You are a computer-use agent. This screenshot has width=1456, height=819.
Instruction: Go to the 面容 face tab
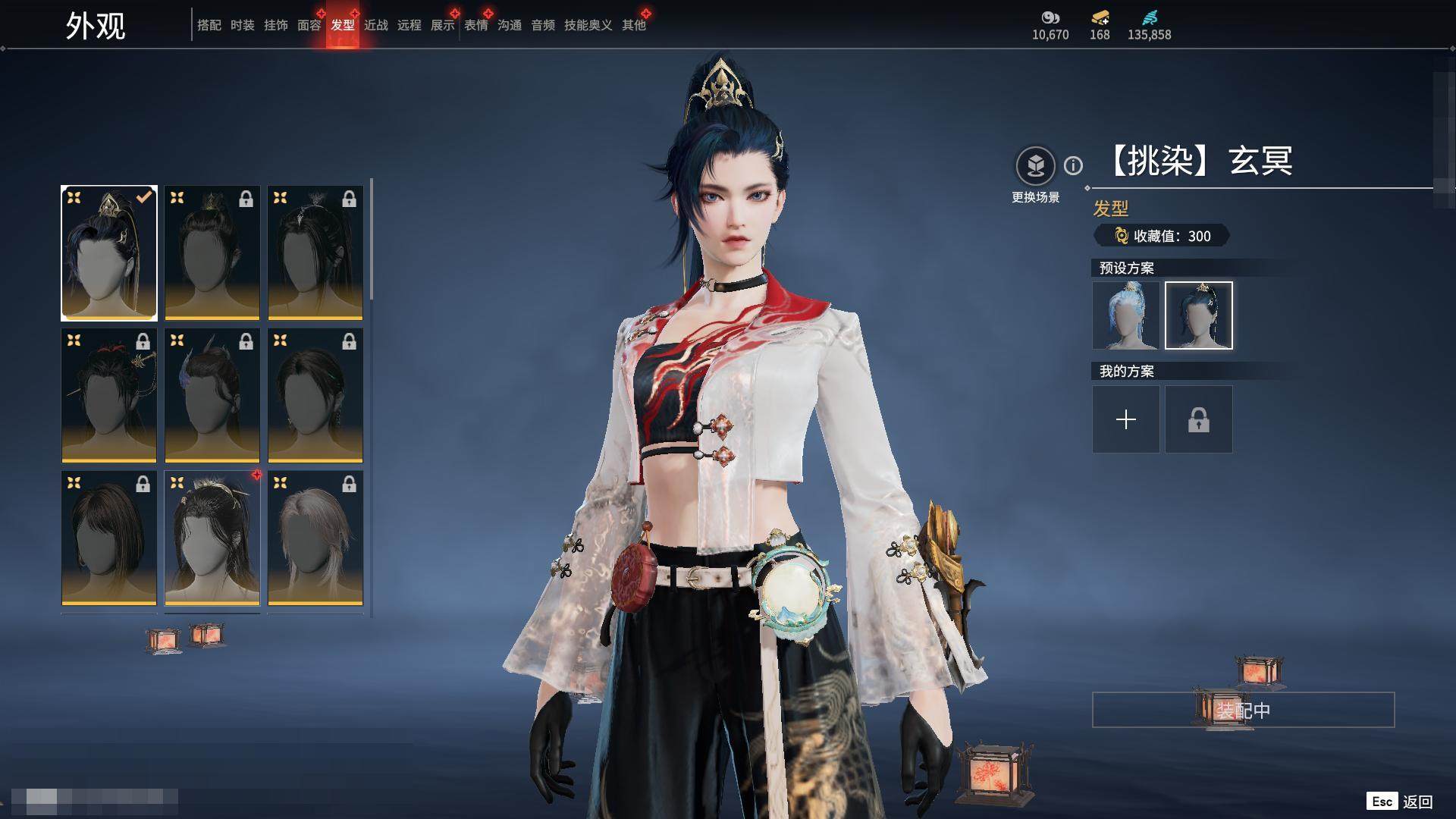tap(309, 25)
